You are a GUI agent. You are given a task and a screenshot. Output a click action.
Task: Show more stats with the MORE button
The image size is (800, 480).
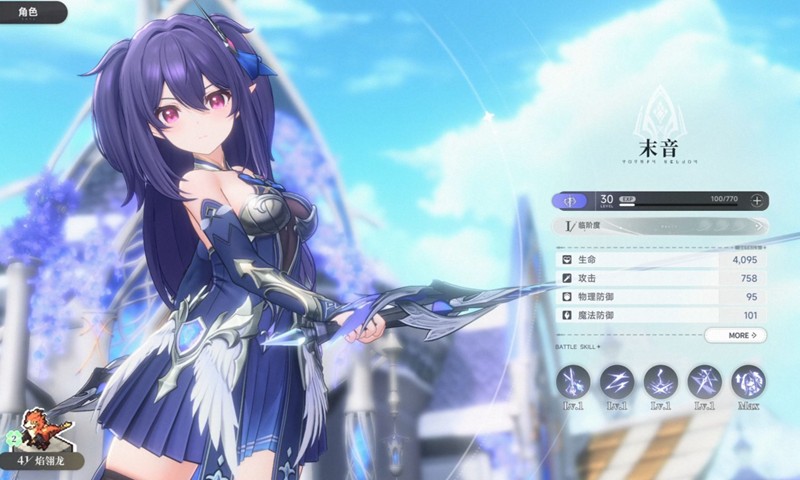point(735,335)
